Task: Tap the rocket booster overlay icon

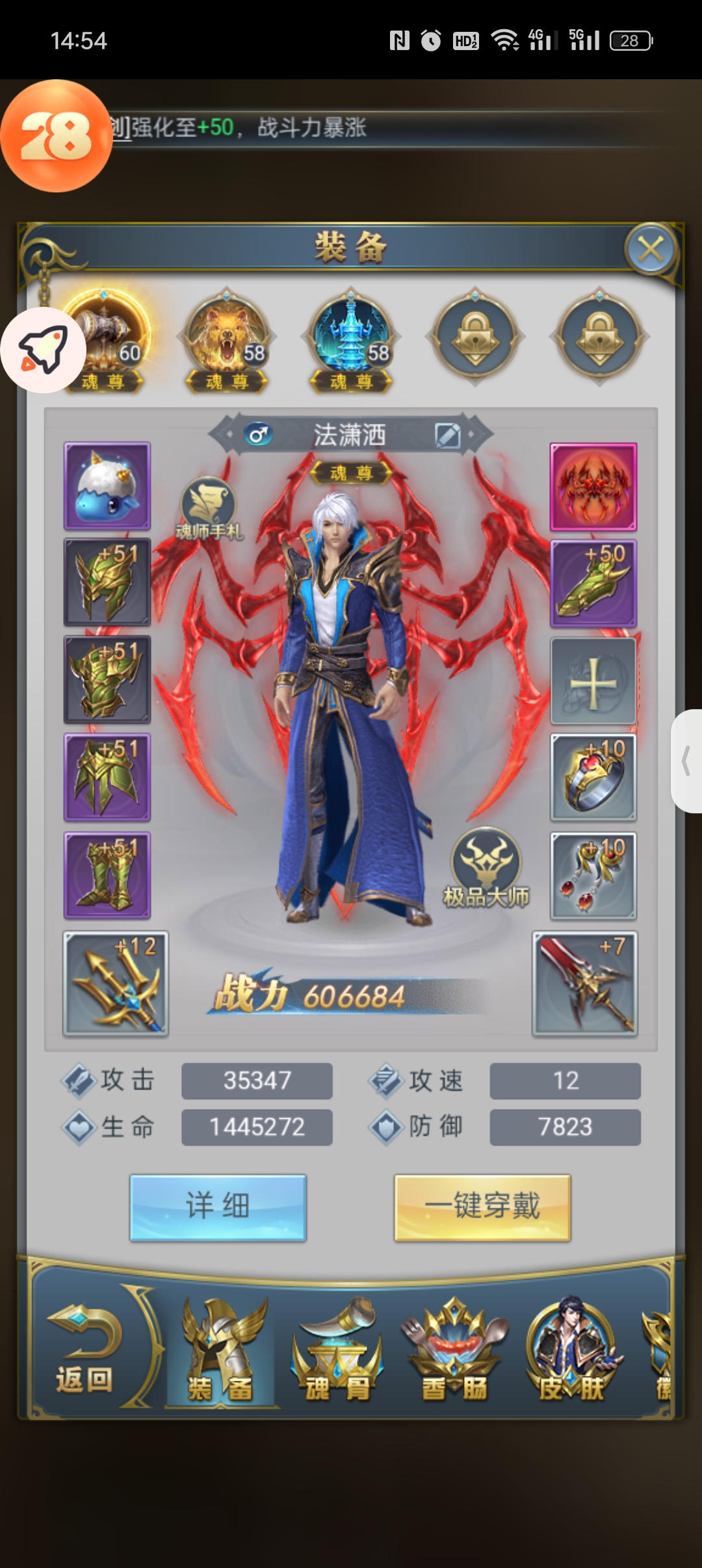Action: tap(43, 350)
